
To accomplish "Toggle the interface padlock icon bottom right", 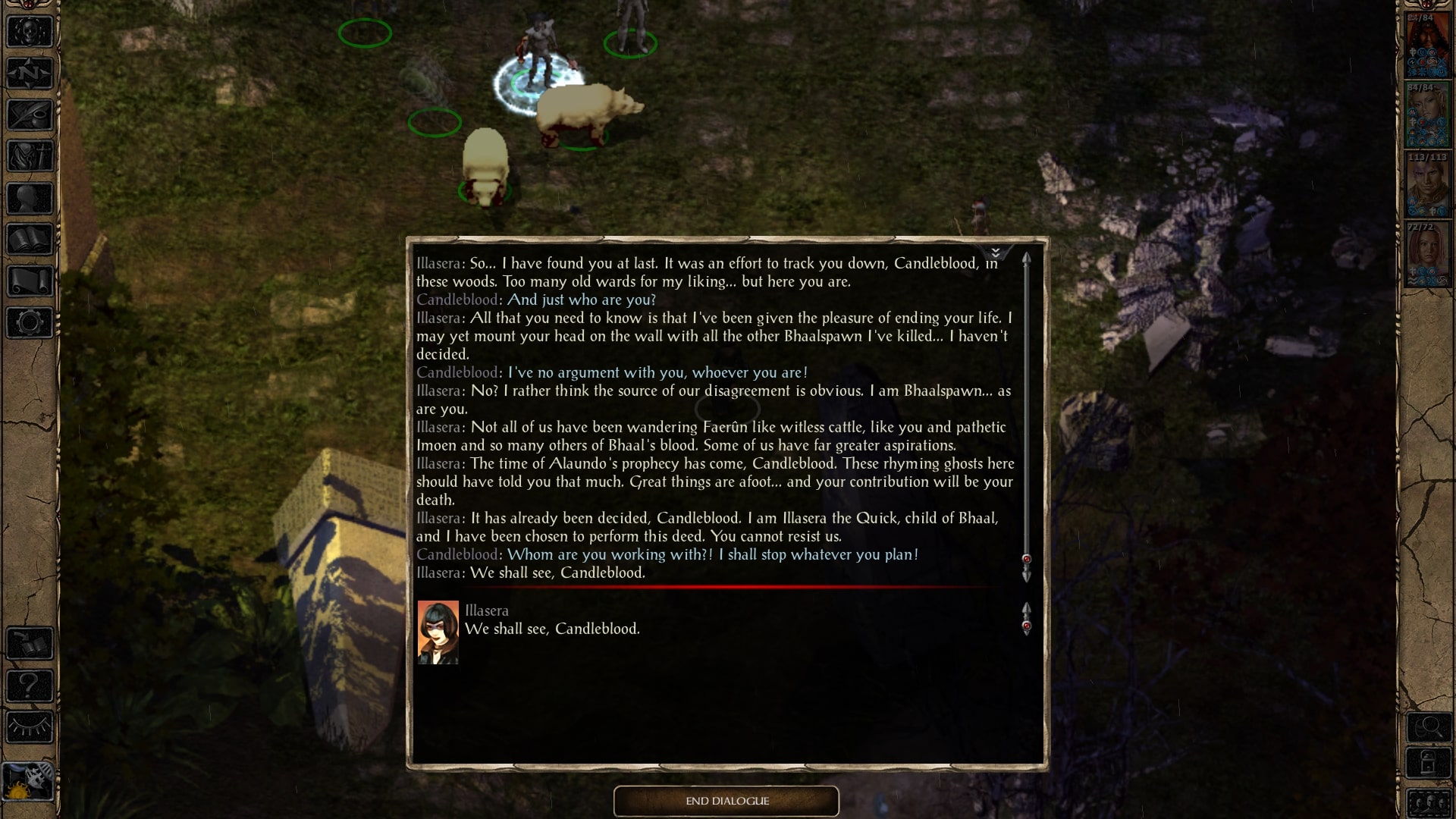I will (1429, 763).
